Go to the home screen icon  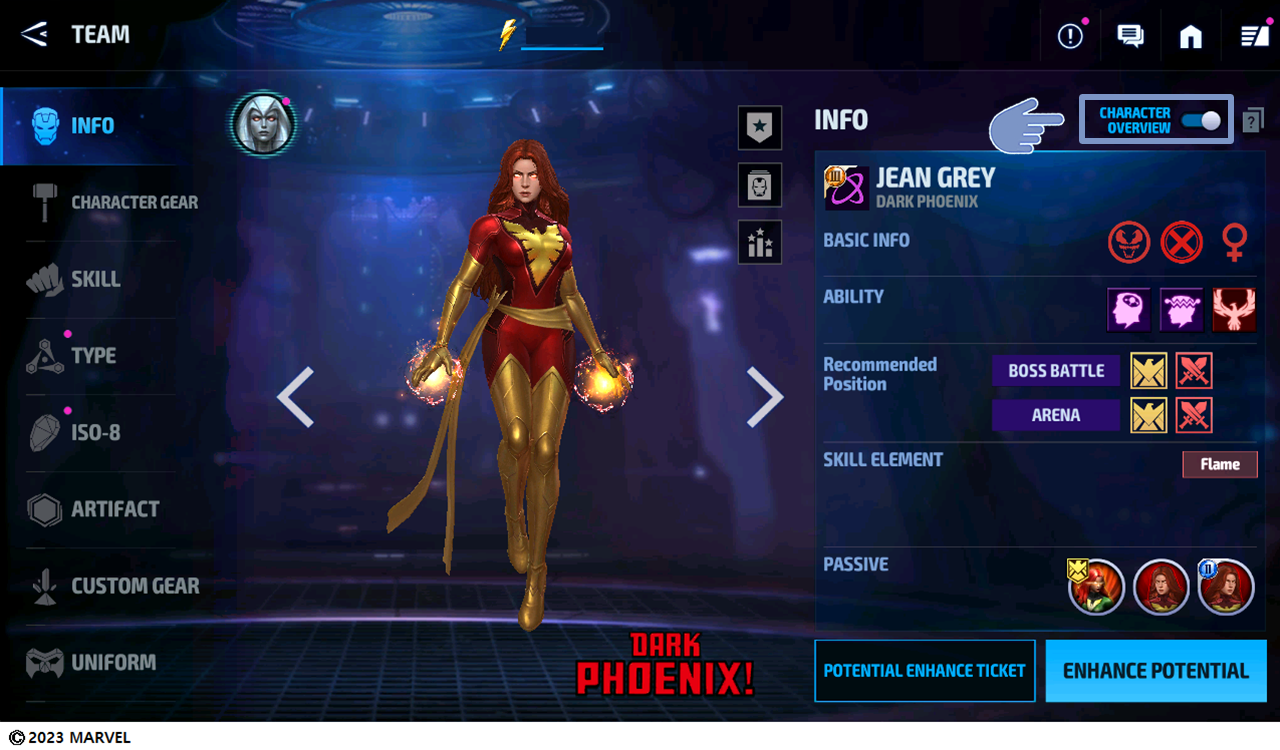1190,37
